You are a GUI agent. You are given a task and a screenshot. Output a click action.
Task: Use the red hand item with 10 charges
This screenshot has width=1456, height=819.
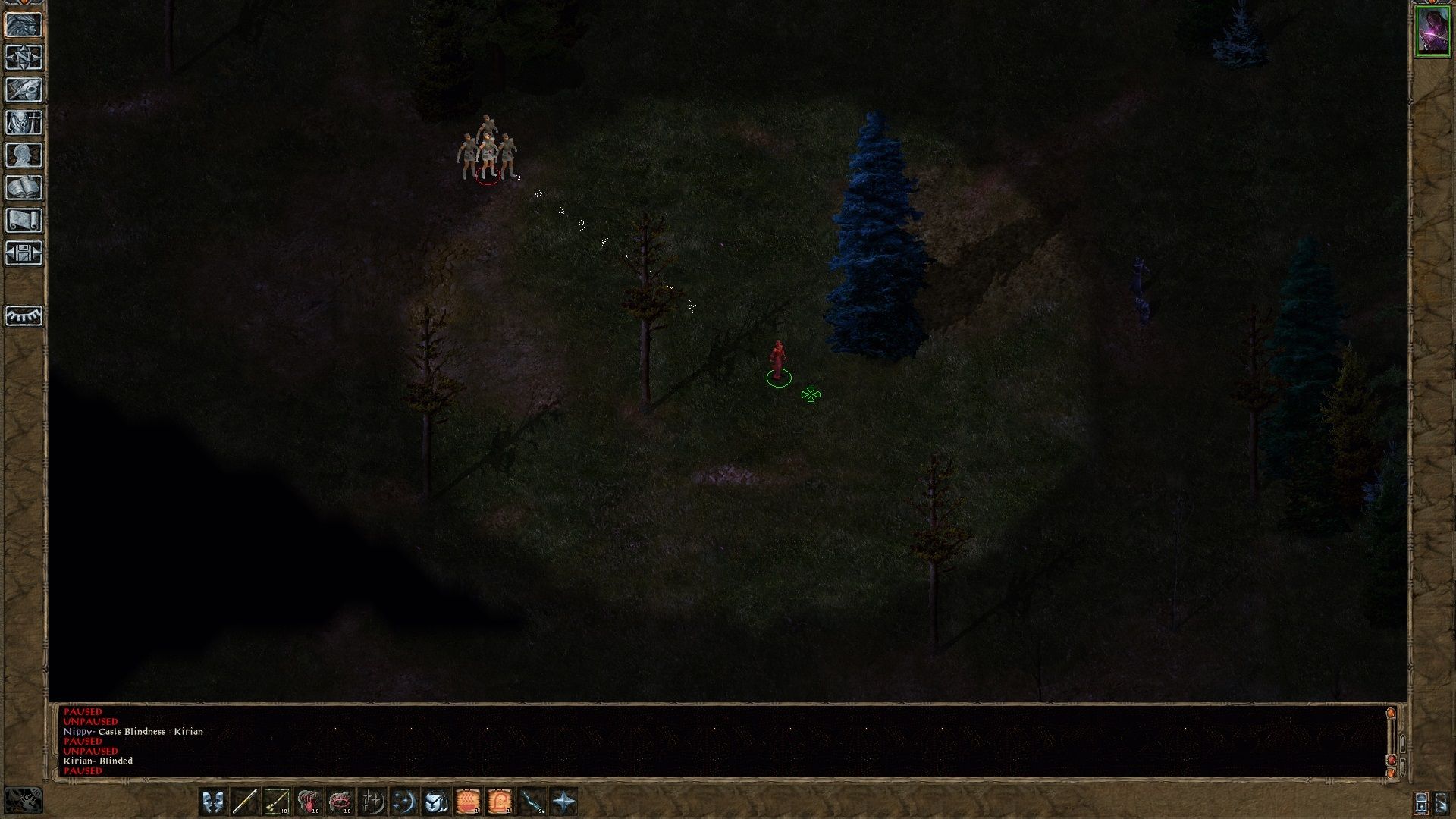tap(308, 802)
